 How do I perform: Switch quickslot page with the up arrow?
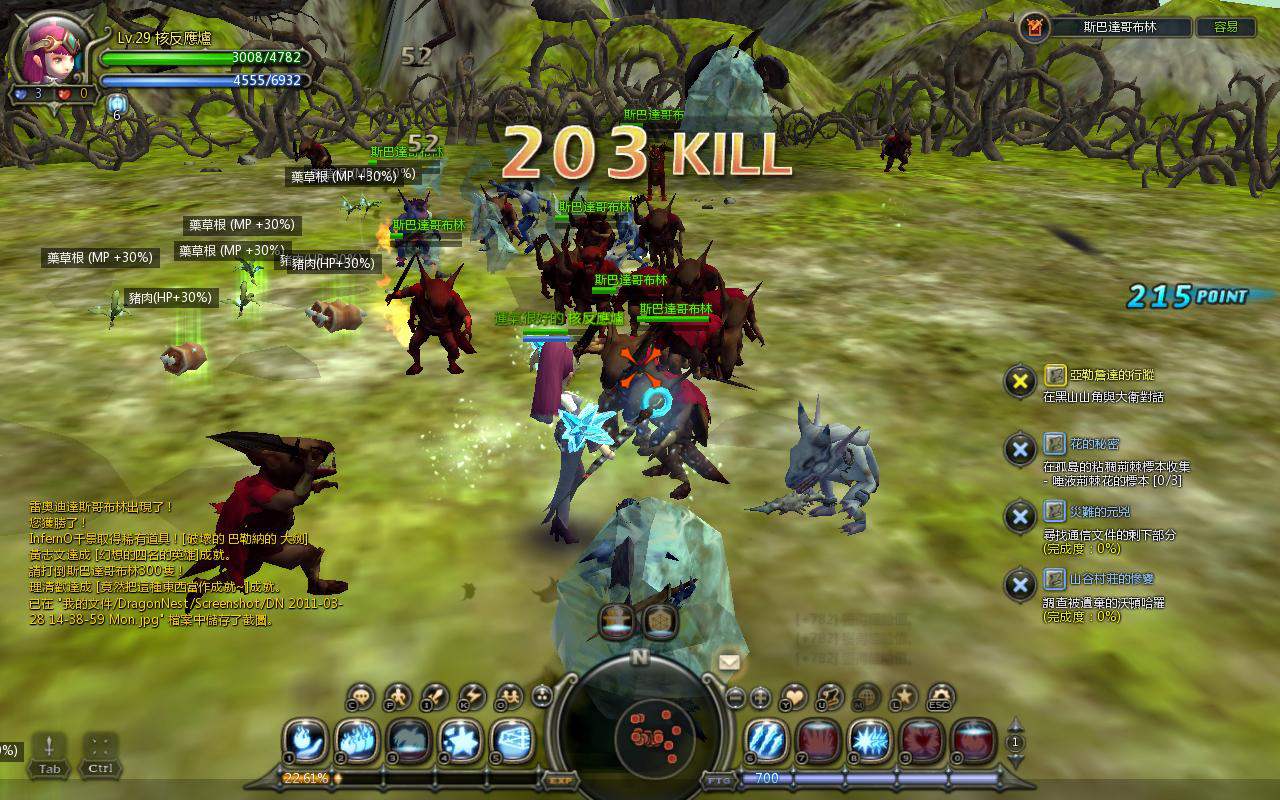click(x=1016, y=725)
